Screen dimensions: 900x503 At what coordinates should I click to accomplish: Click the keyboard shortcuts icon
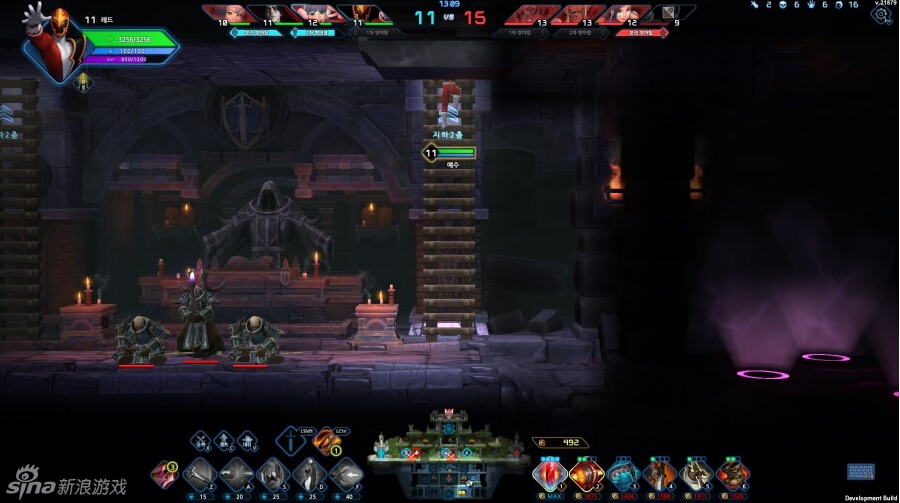click(x=860, y=472)
